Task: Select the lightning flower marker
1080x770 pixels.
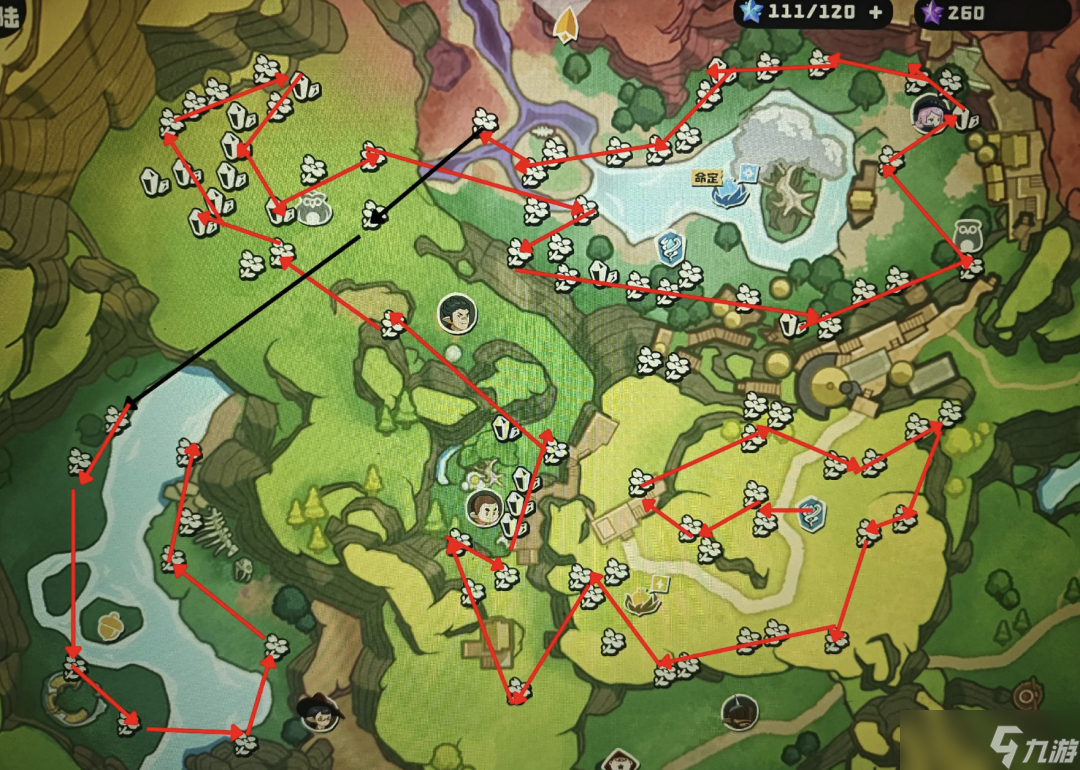Action: 643,598
